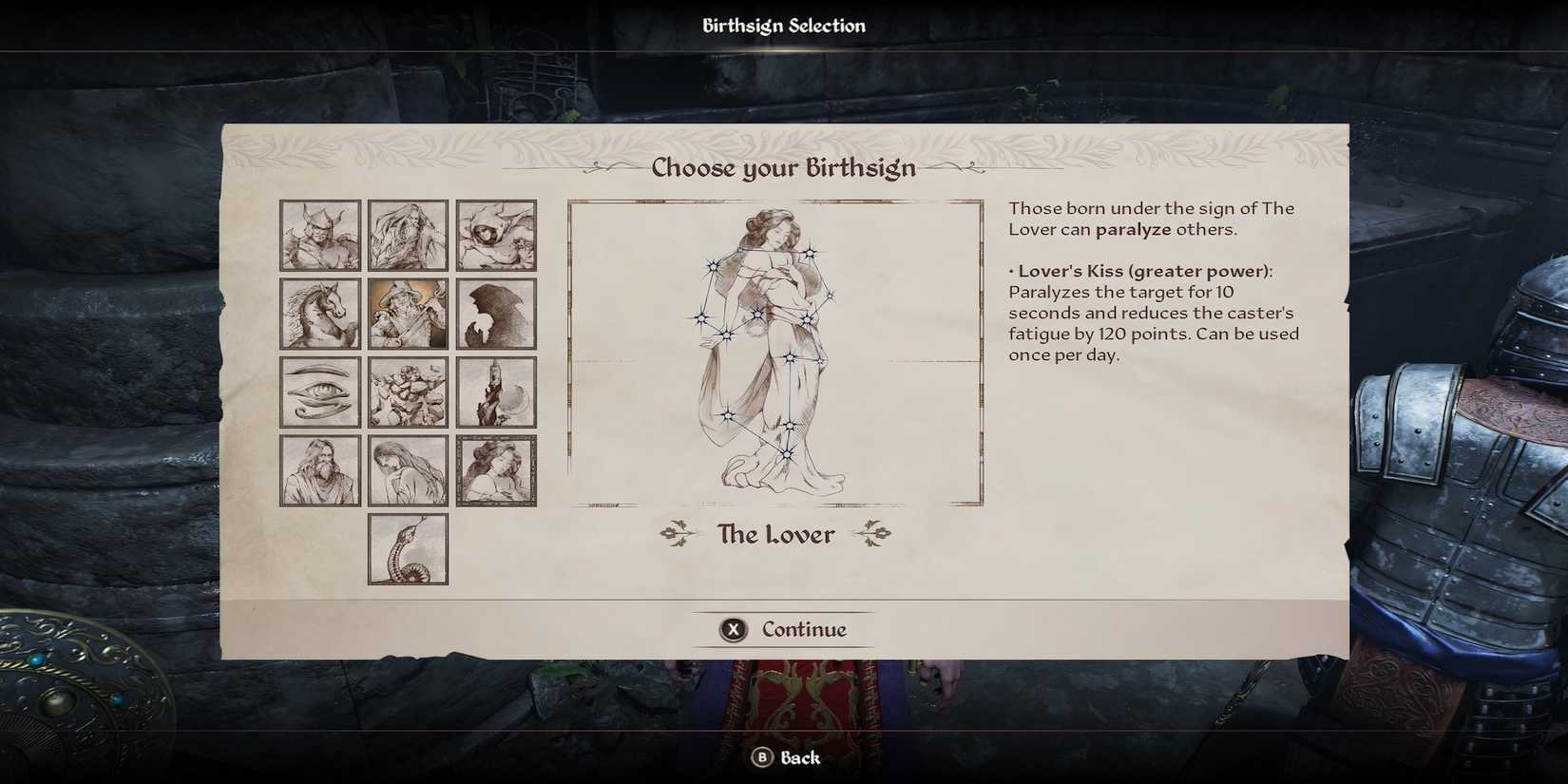Select the glowing Mage birthsign icon

(x=408, y=313)
